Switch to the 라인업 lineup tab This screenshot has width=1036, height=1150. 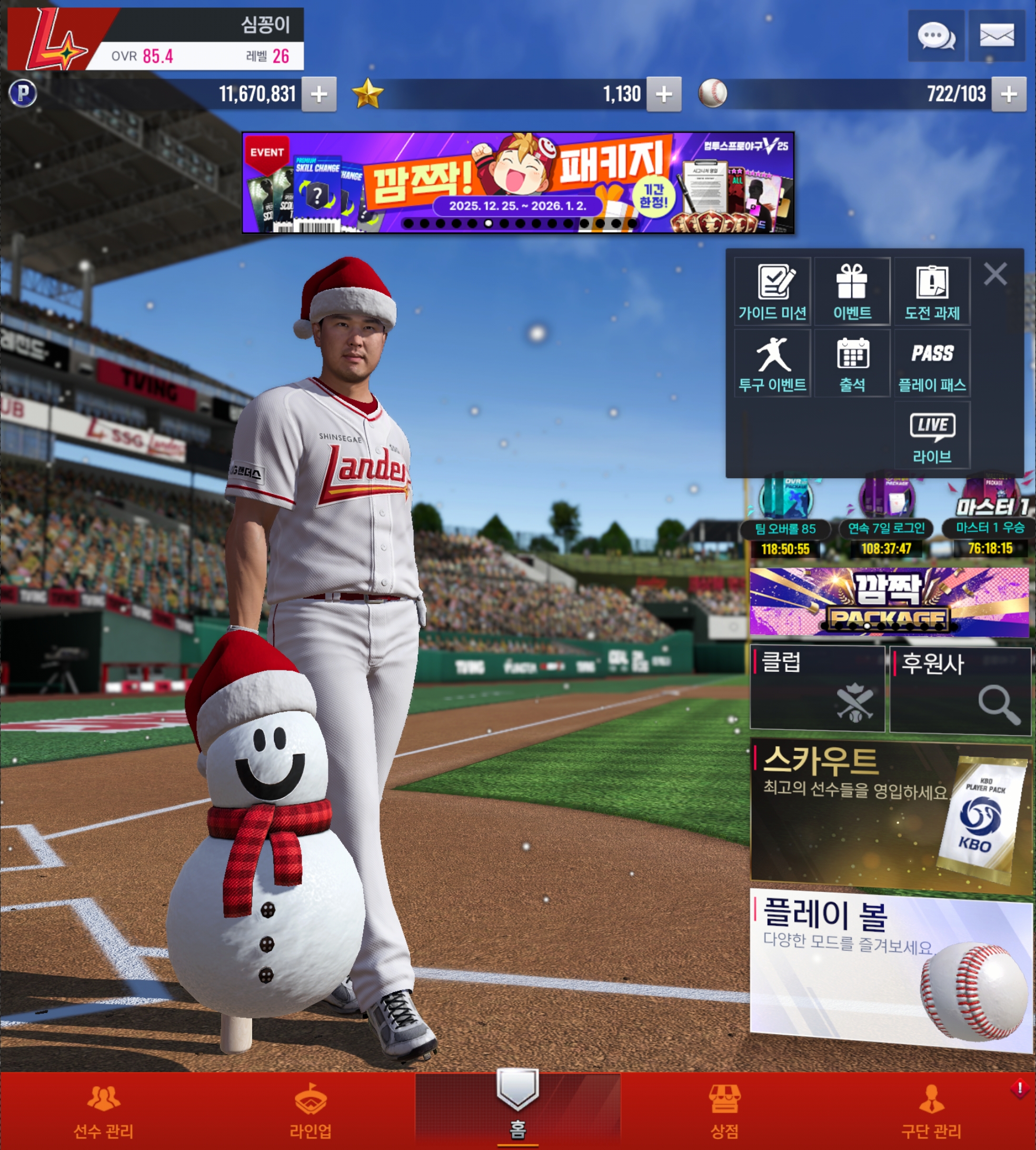click(x=310, y=1111)
